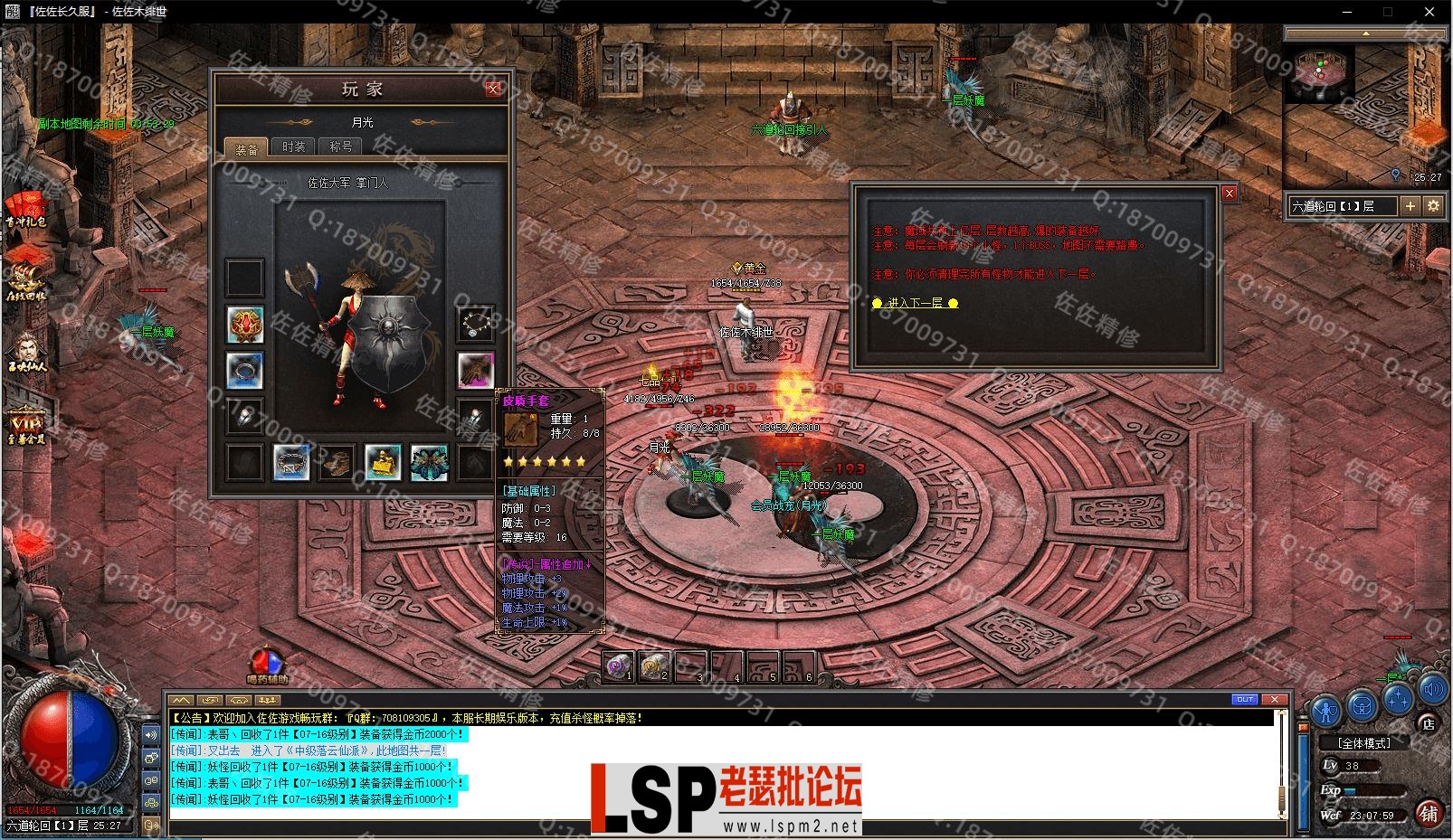1453x840 pixels.
Task: Click the + beside 六道轮回【1】层 field
Action: pos(1410,206)
